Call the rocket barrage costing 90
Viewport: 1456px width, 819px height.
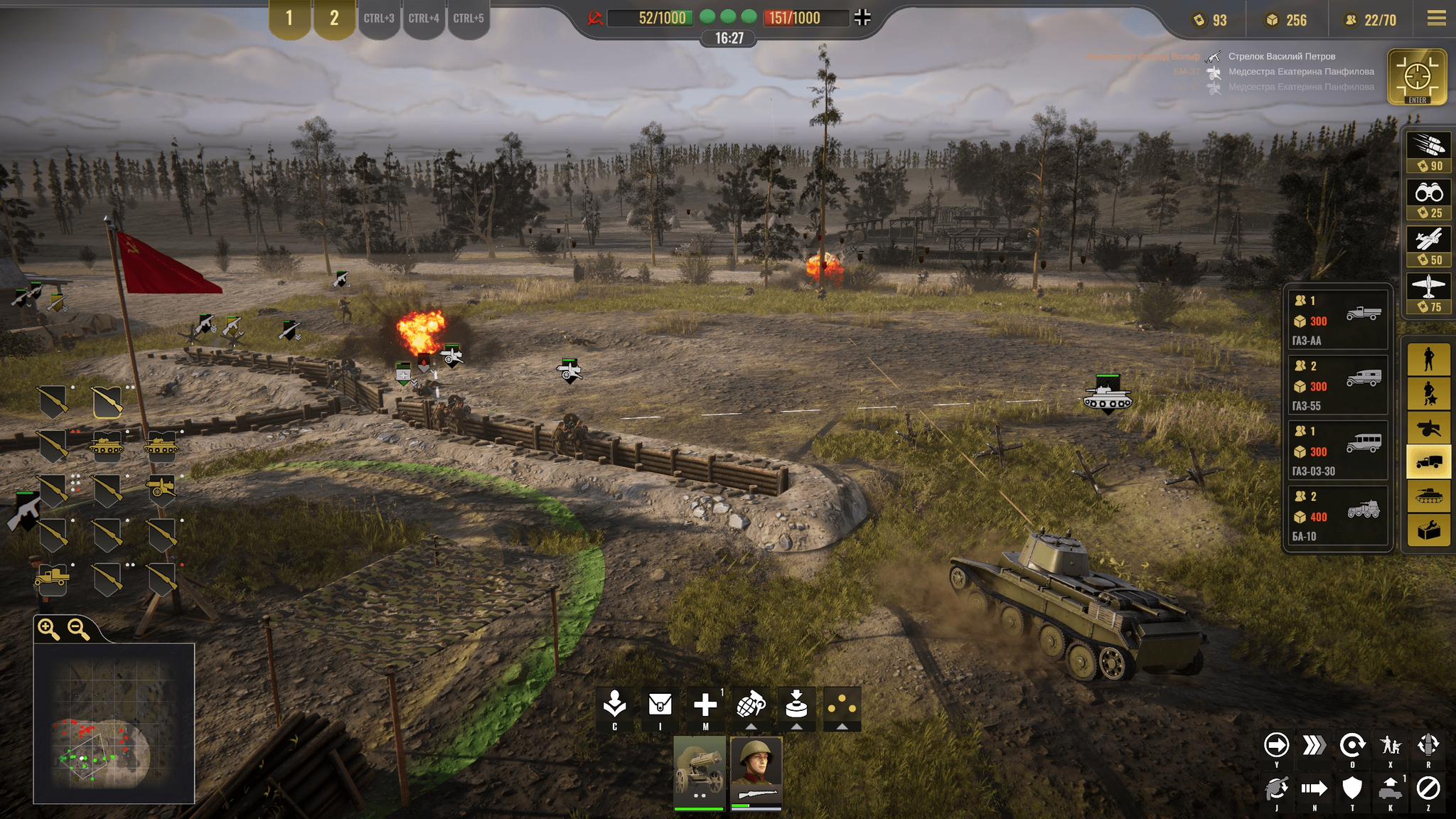click(x=1428, y=152)
